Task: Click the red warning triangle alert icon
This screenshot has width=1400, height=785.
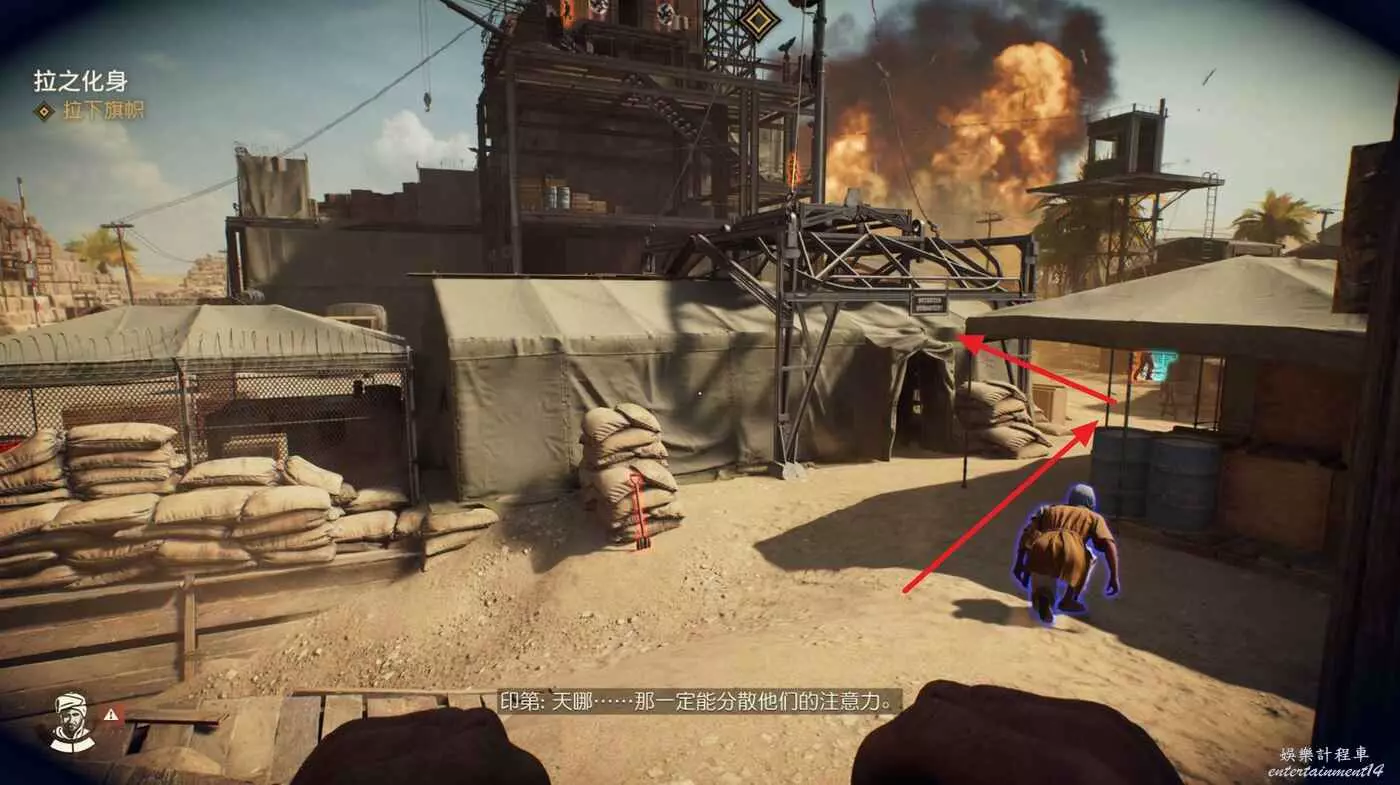Action: [x=113, y=714]
